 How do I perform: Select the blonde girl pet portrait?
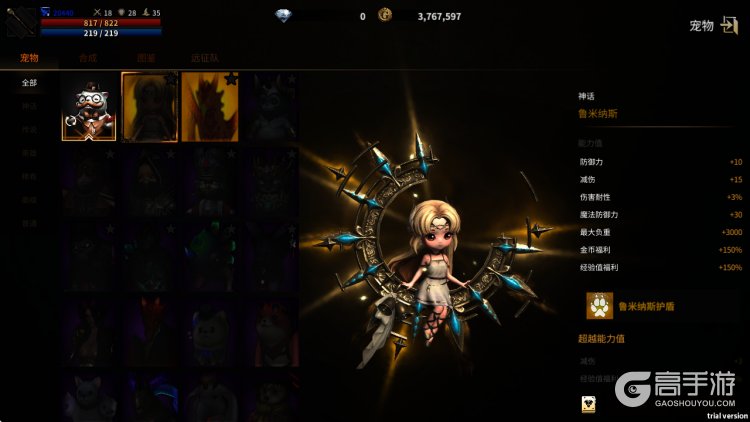[149, 106]
